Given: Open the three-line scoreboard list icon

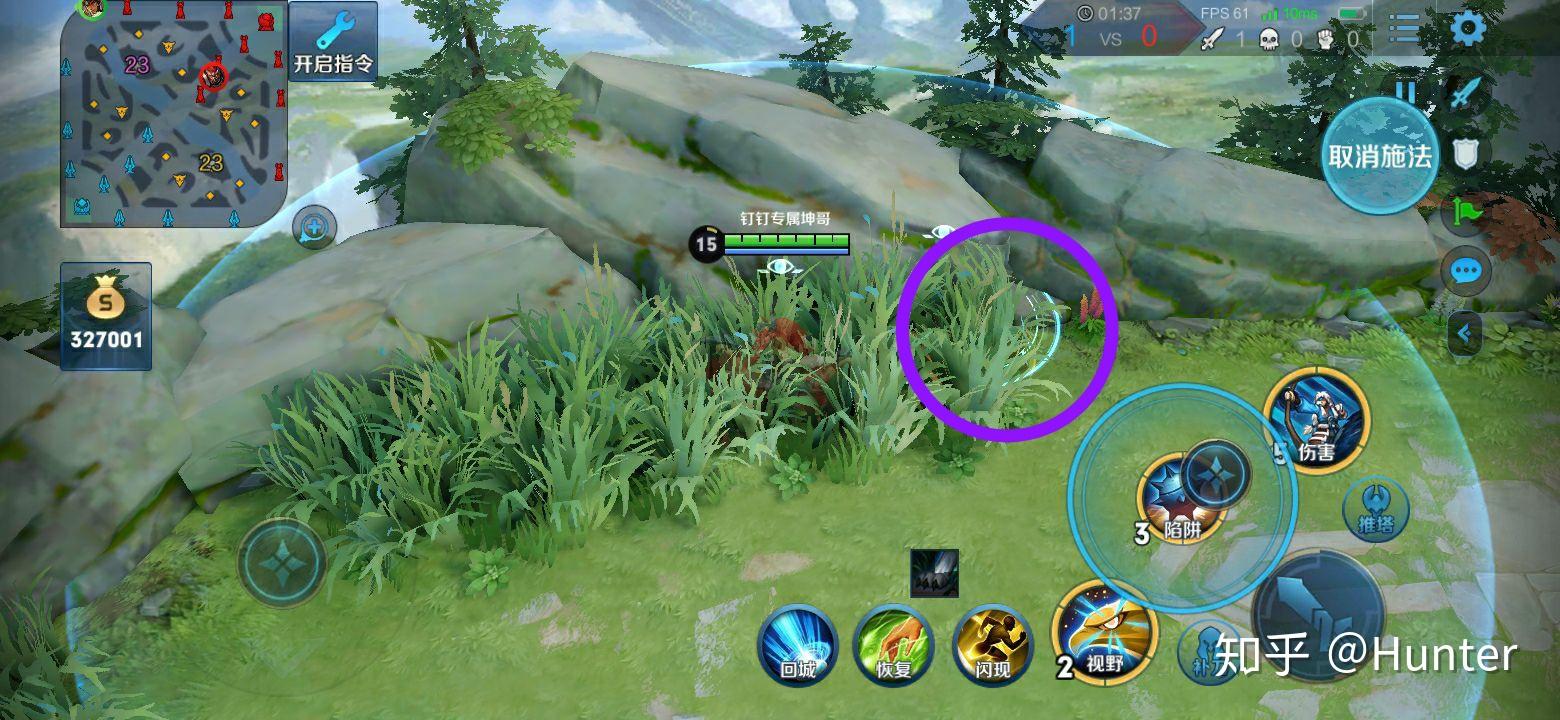Looking at the screenshot, I should (1404, 28).
